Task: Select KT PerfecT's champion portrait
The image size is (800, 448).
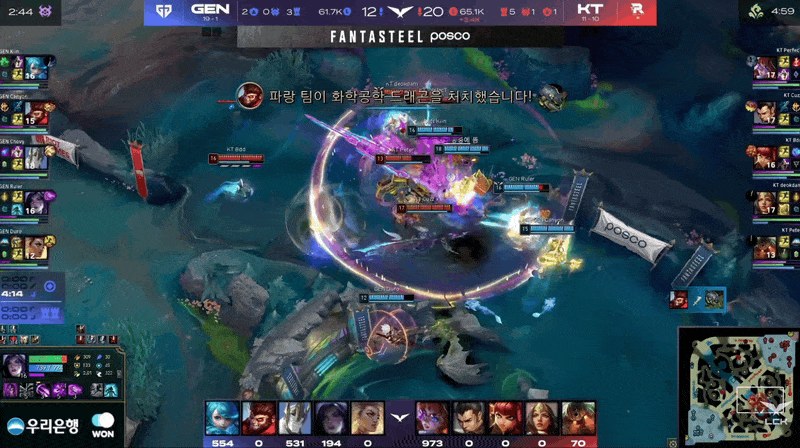Action: click(764, 68)
